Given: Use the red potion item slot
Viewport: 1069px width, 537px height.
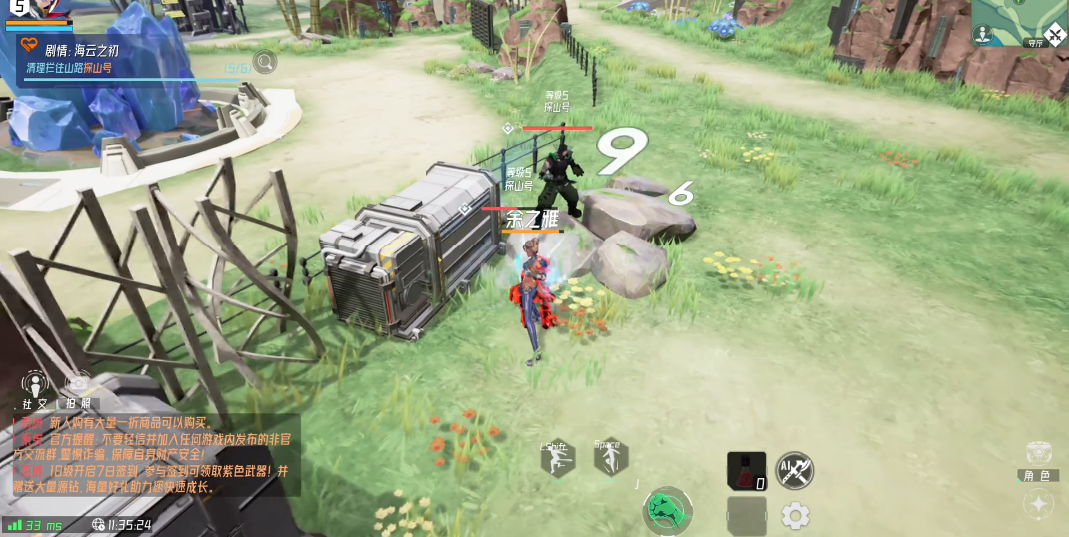Looking at the screenshot, I should point(745,470).
